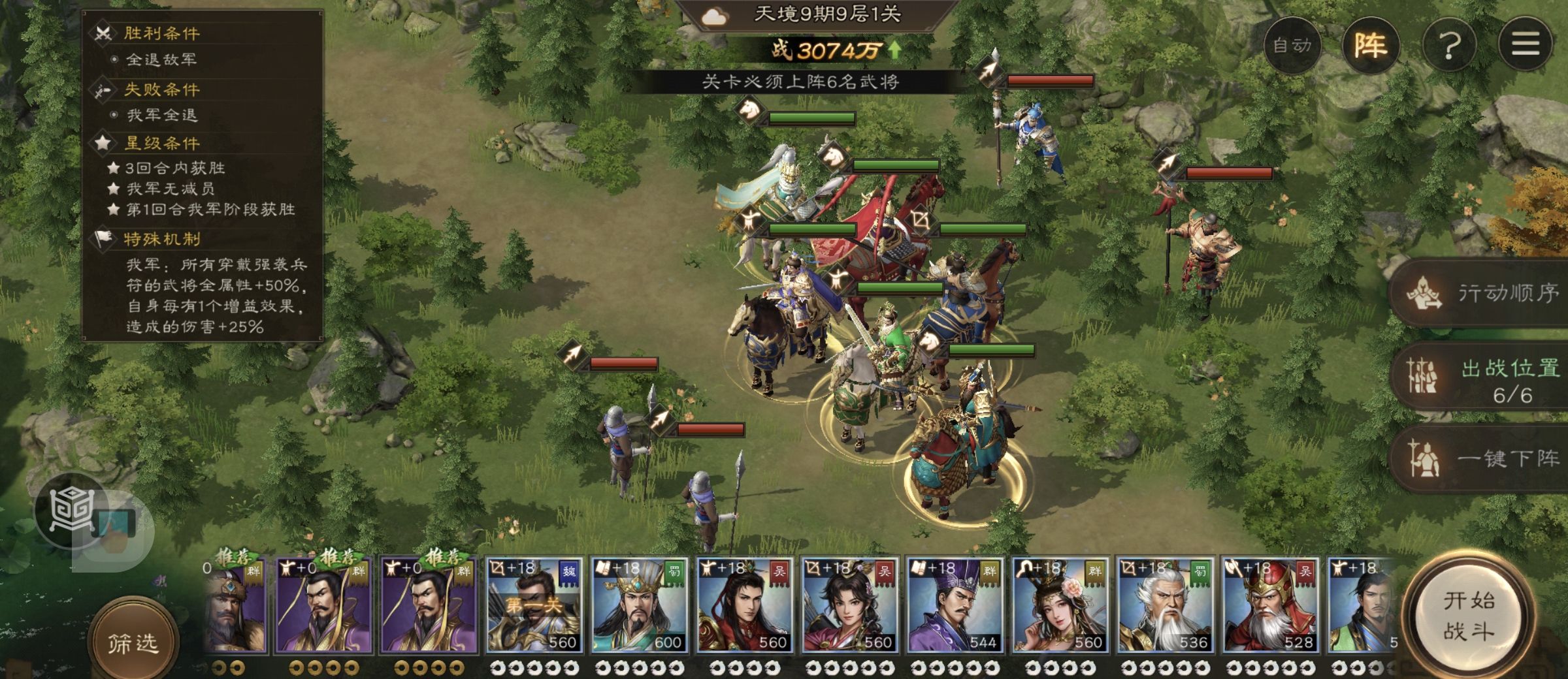Select the 魏 hero card marked 第一关
The height and width of the screenshot is (679, 1568).
[534, 605]
